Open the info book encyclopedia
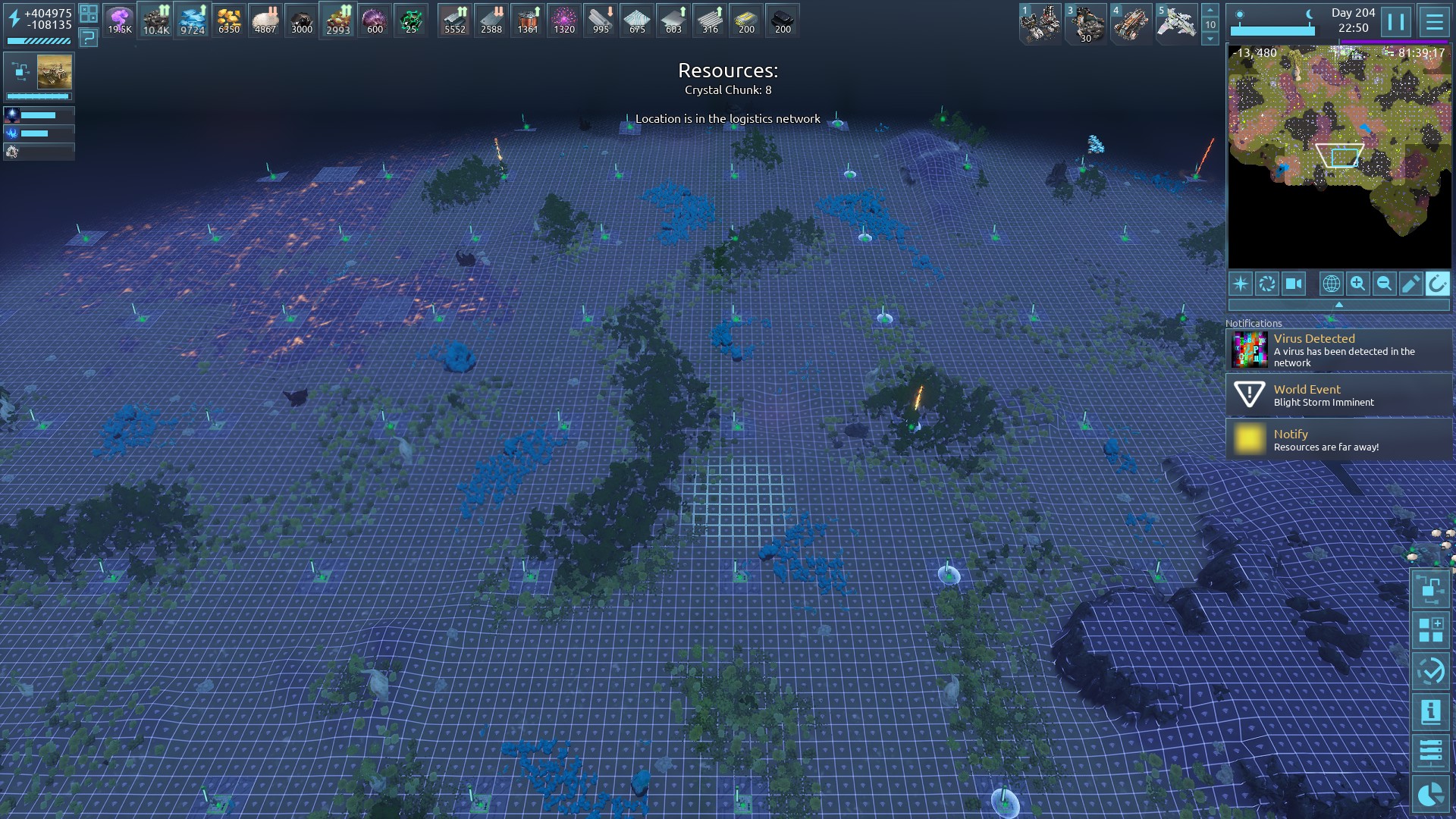 coord(1430,712)
